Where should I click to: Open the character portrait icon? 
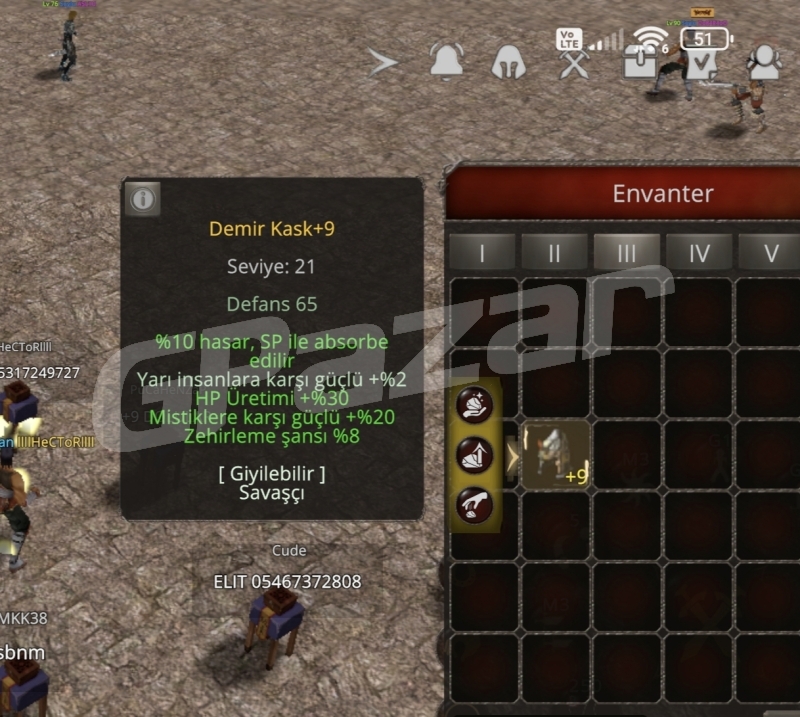pos(765,63)
